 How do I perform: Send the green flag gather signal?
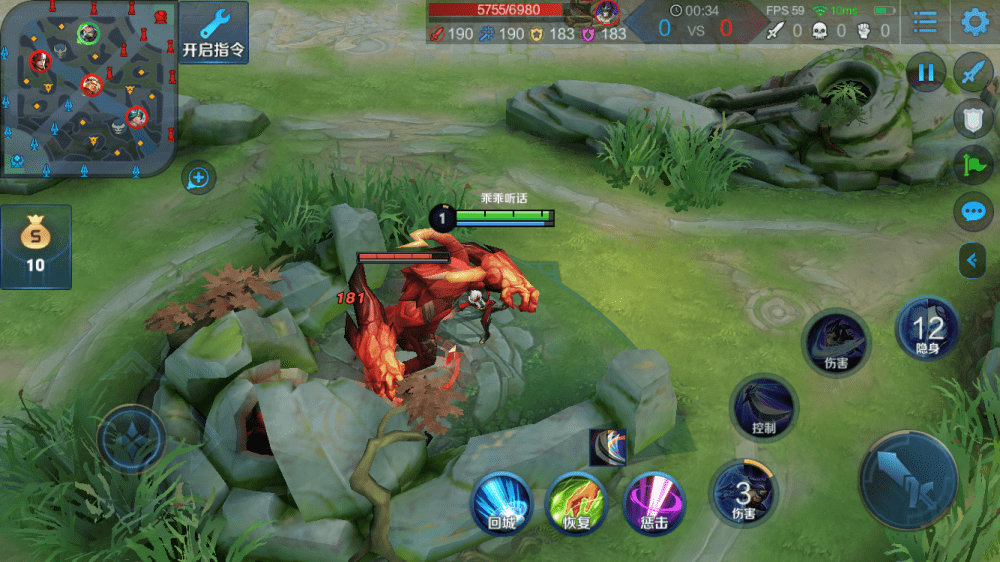[973, 164]
